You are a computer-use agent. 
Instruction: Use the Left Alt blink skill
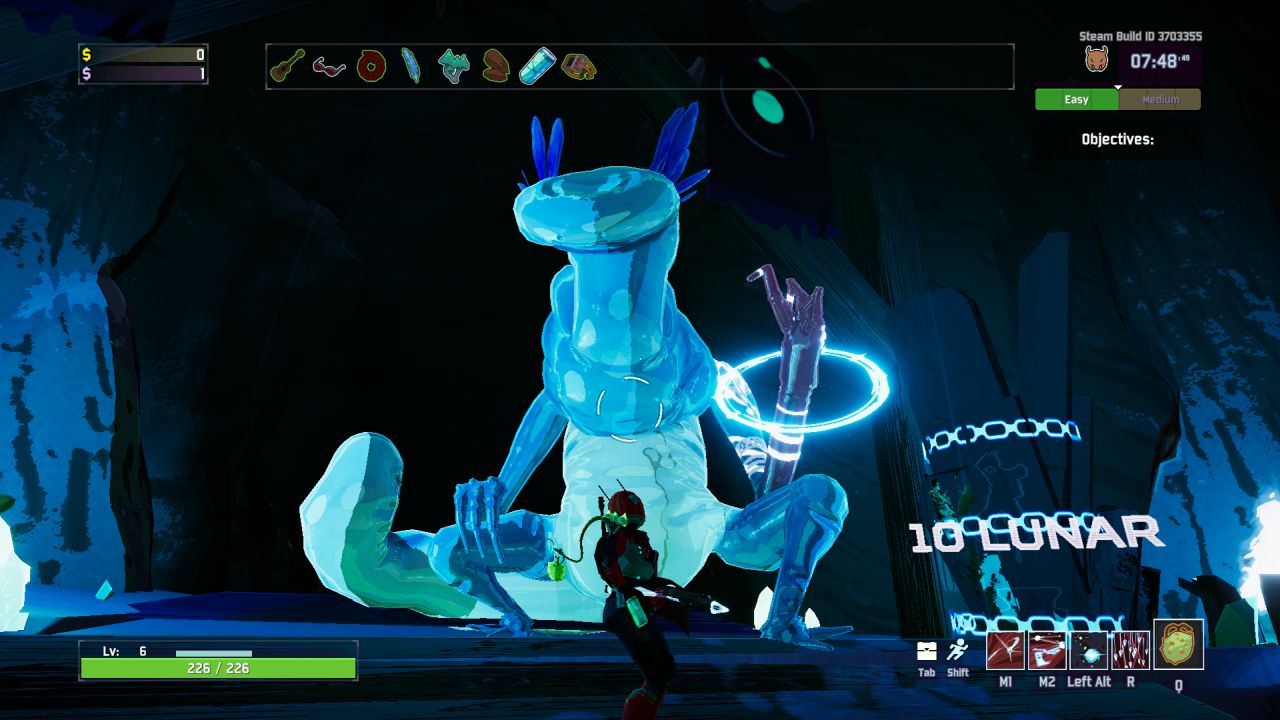pyautogui.click(x=1088, y=650)
